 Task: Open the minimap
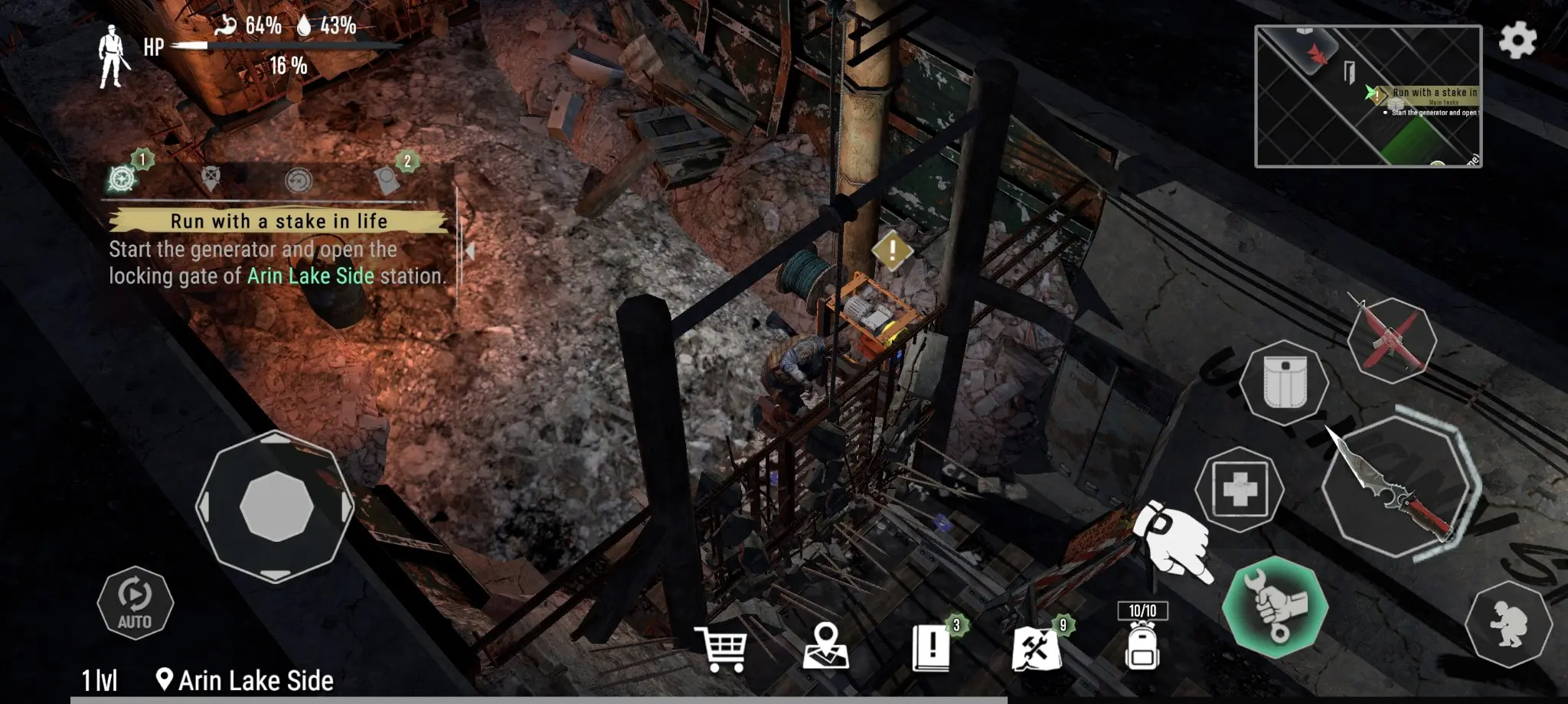(1368, 96)
